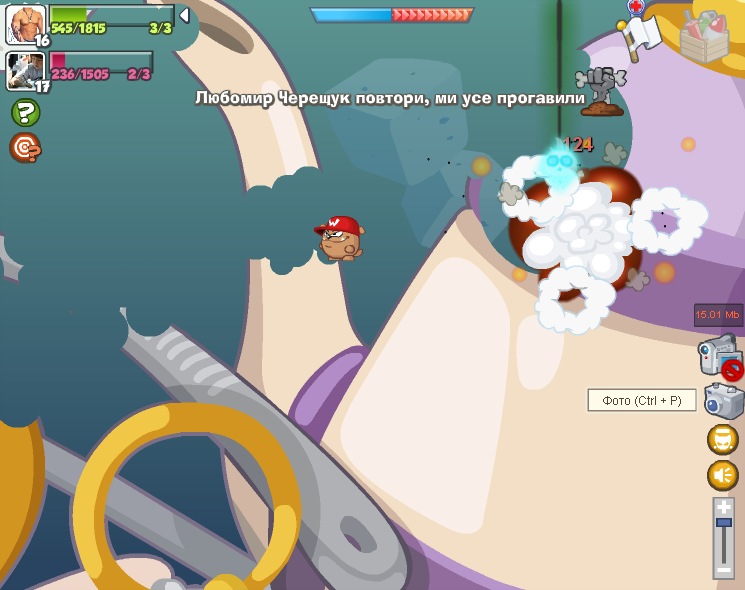Image resolution: width=745 pixels, height=590 pixels.
Task: Toggle sound with the speaker icon
Action: coord(722,475)
